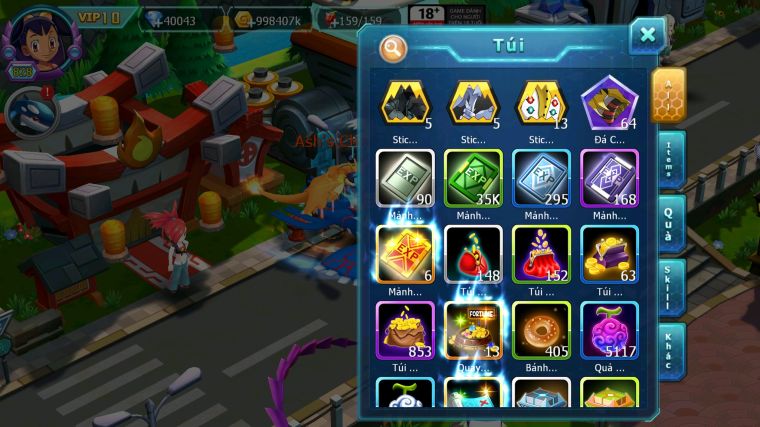The width and height of the screenshot is (760, 427).
Task: Open the purple treasure chest with 63
Action: coord(609,253)
